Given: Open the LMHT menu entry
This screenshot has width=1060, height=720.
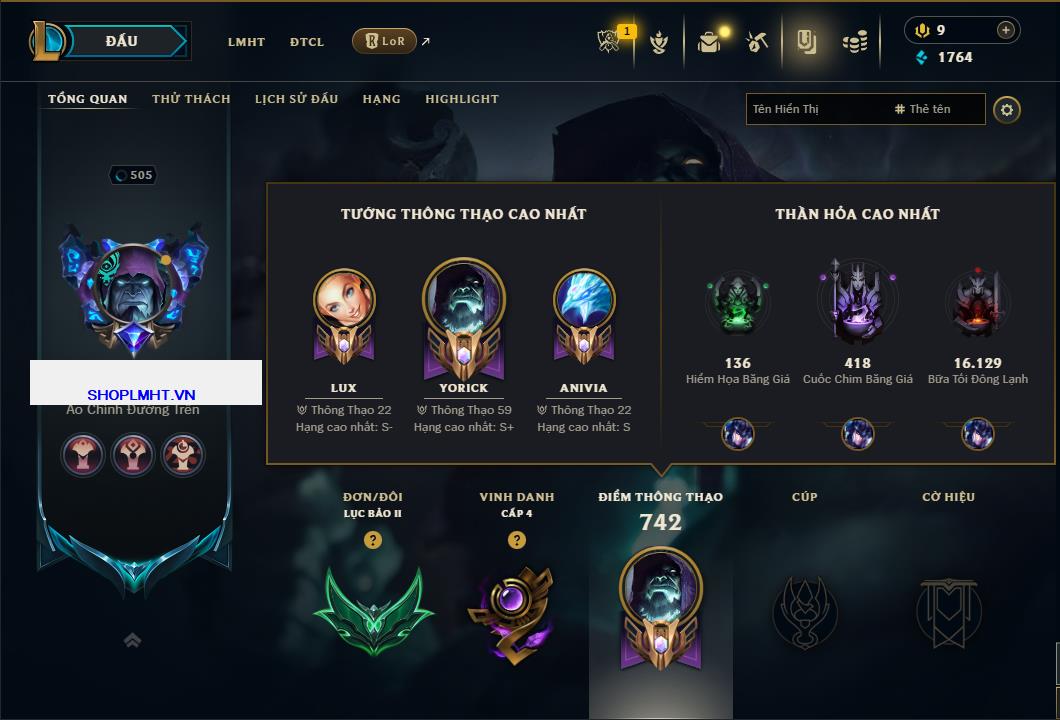Looking at the screenshot, I should pyautogui.click(x=246, y=42).
